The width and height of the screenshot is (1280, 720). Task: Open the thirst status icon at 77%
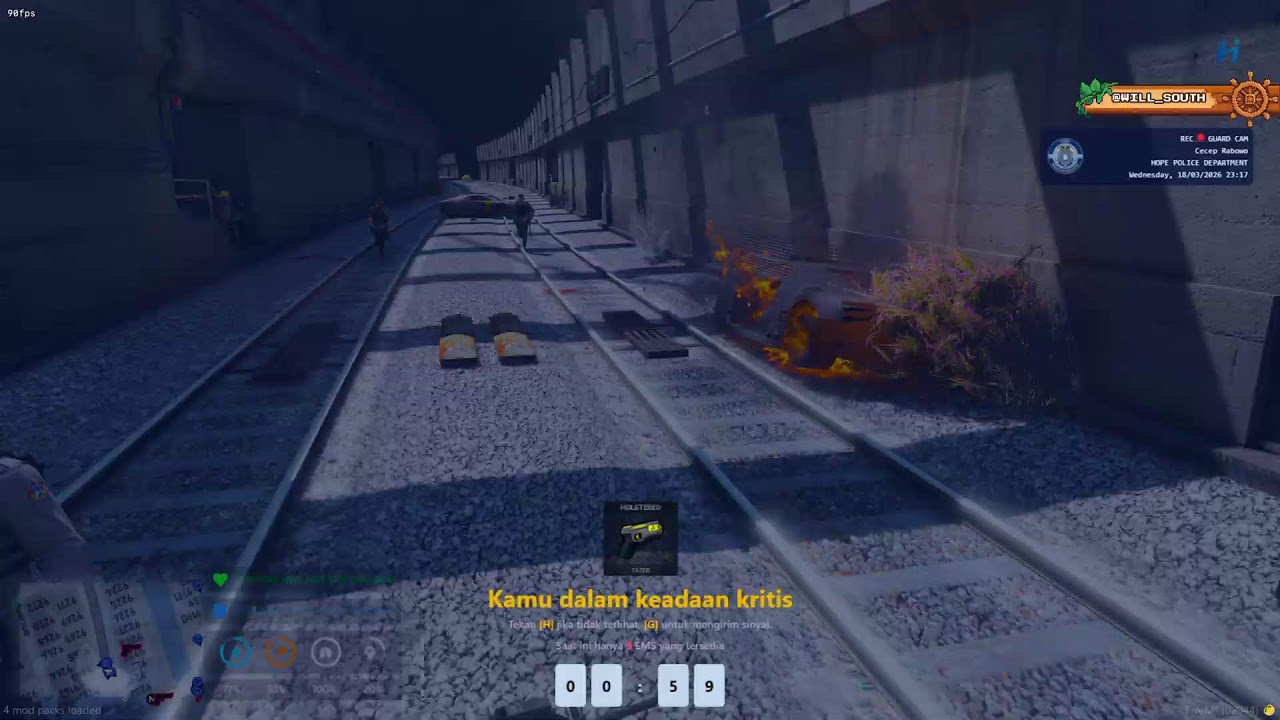pyautogui.click(x=235, y=652)
